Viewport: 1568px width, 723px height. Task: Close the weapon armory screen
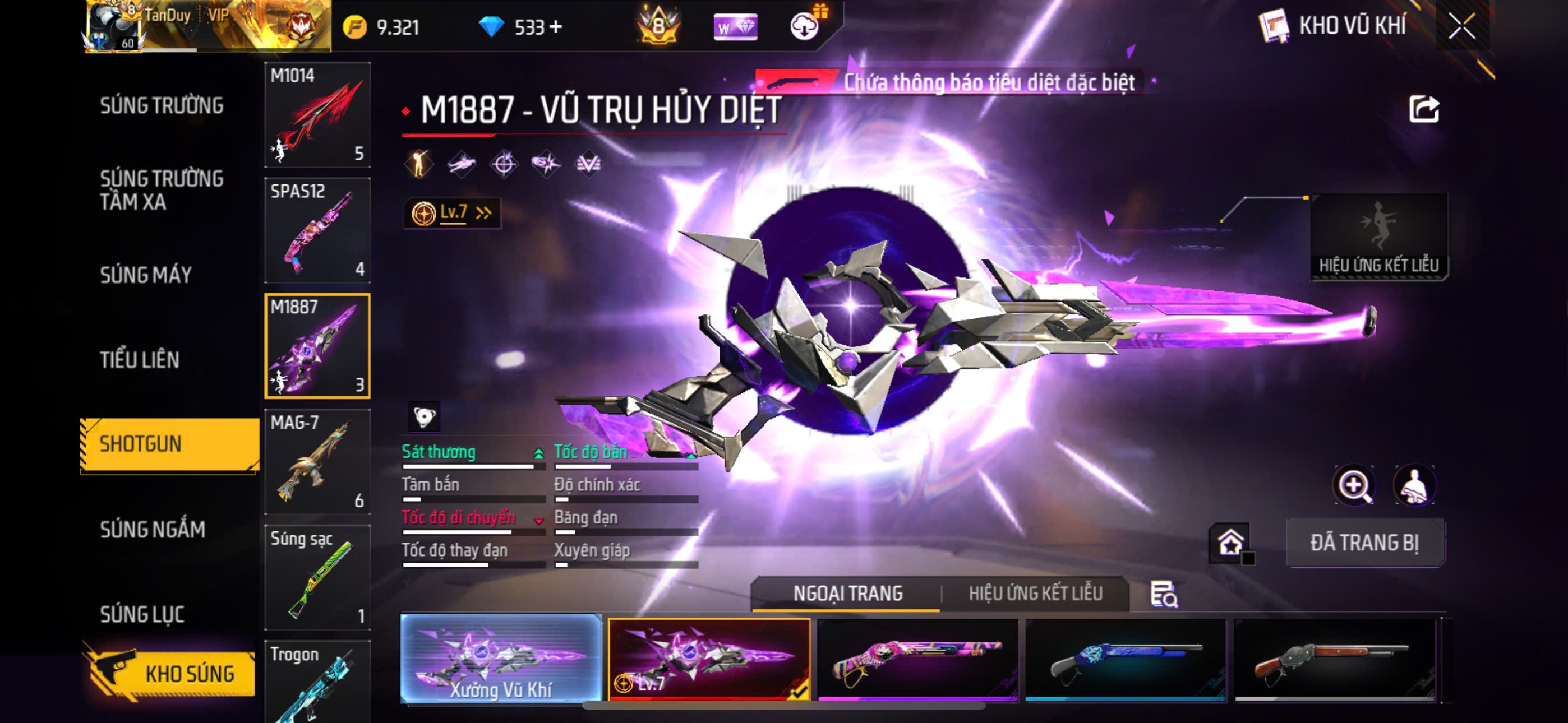click(x=1461, y=26)
